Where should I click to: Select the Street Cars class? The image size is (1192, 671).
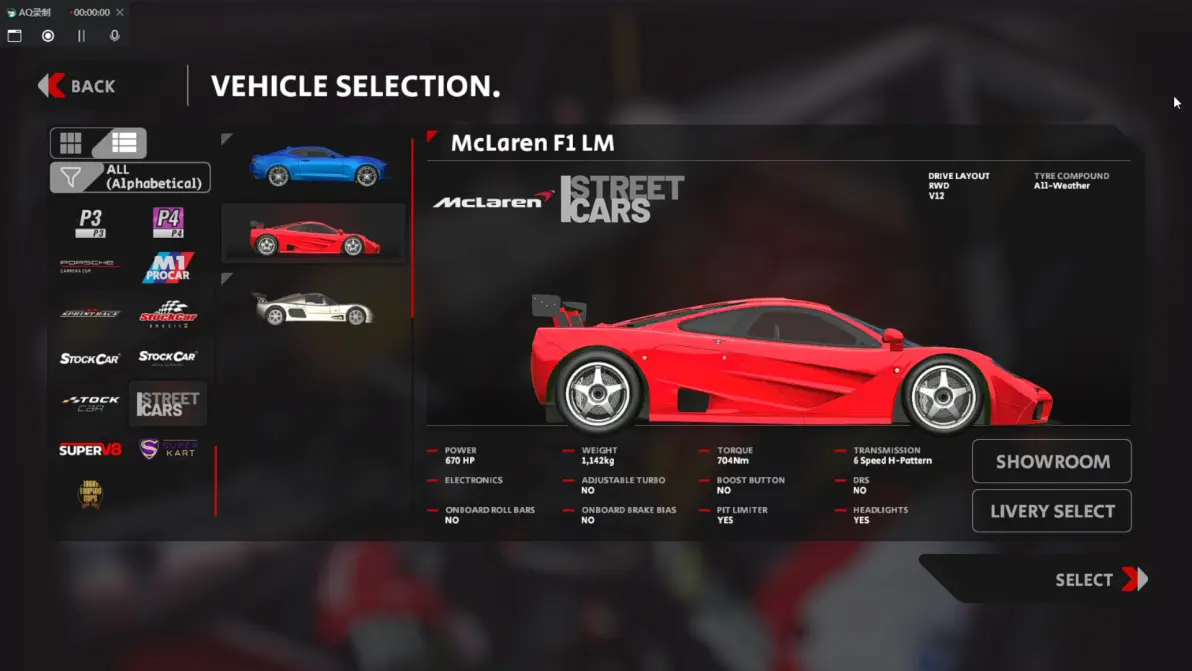click(x=168, y=403)
